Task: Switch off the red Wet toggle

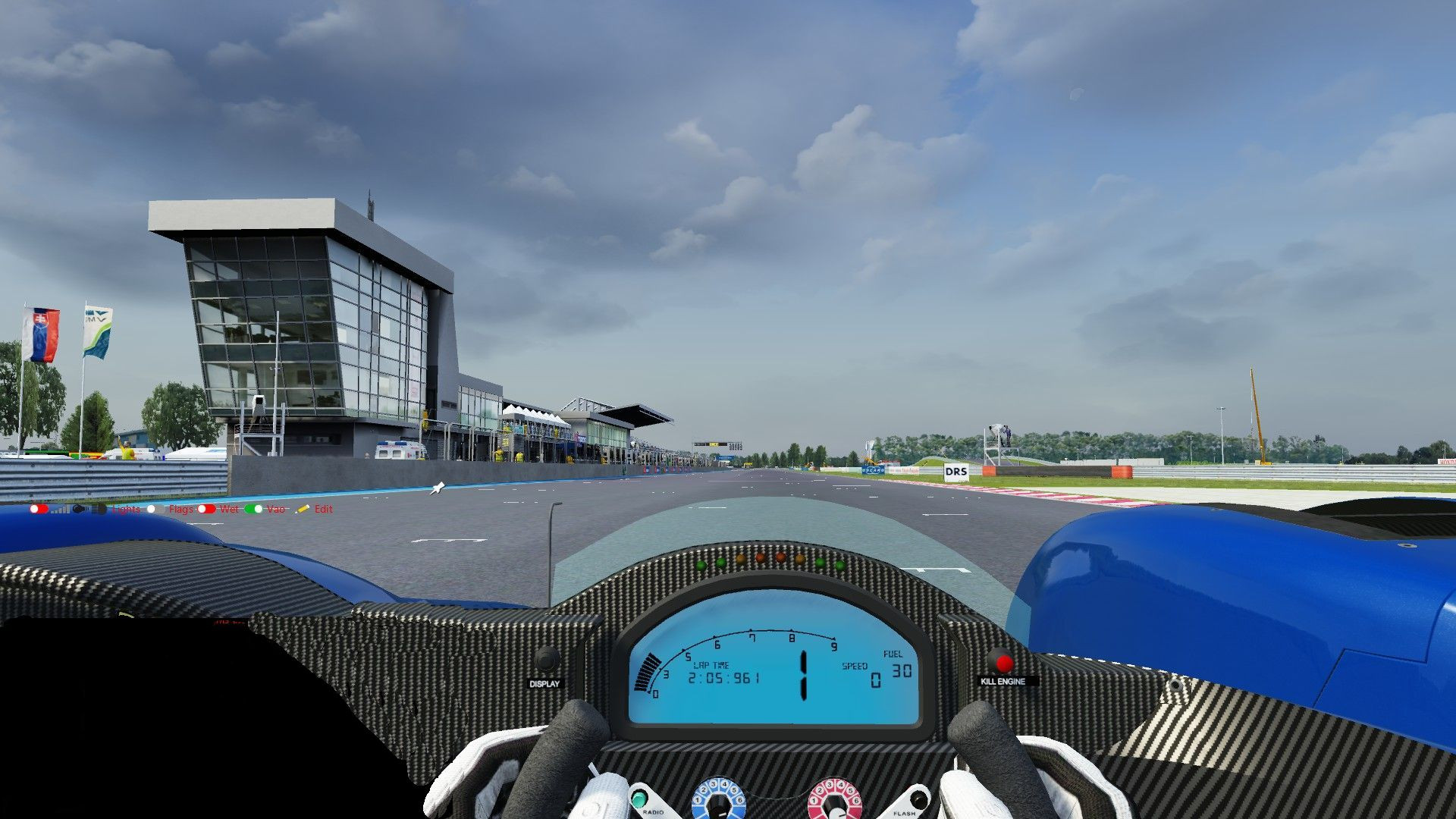Action: [207, 510]
